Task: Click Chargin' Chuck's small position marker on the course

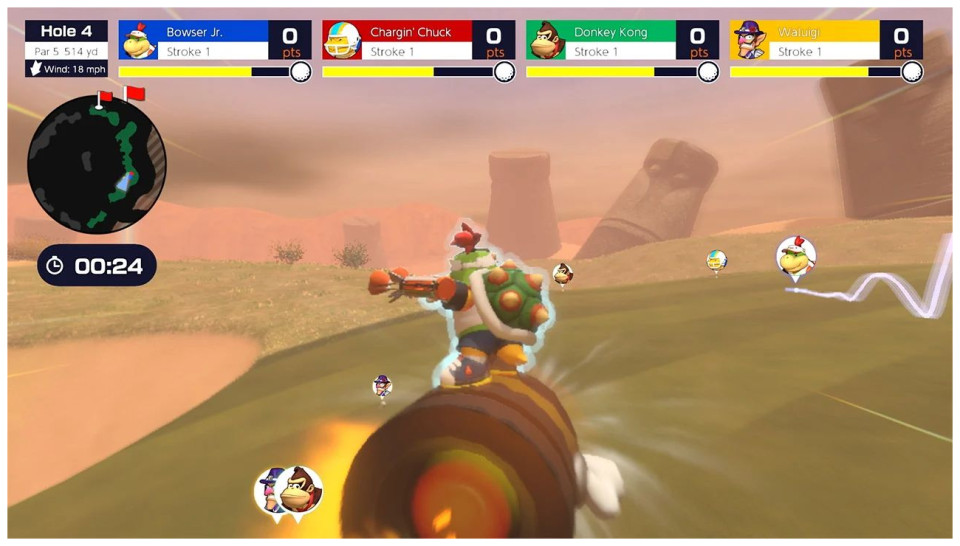Action: [x=716, y=261]
